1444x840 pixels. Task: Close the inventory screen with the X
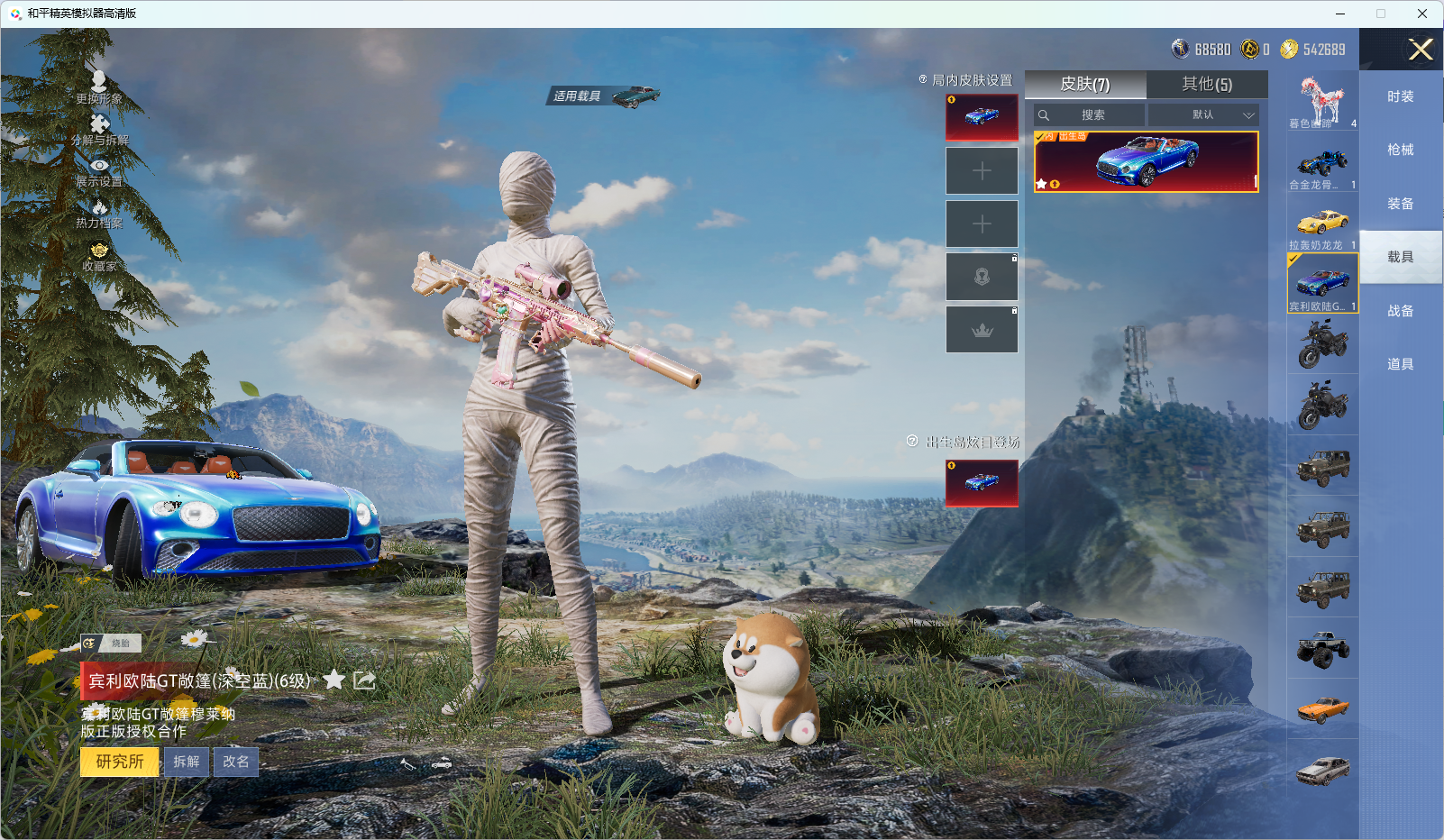[1421, 50]
